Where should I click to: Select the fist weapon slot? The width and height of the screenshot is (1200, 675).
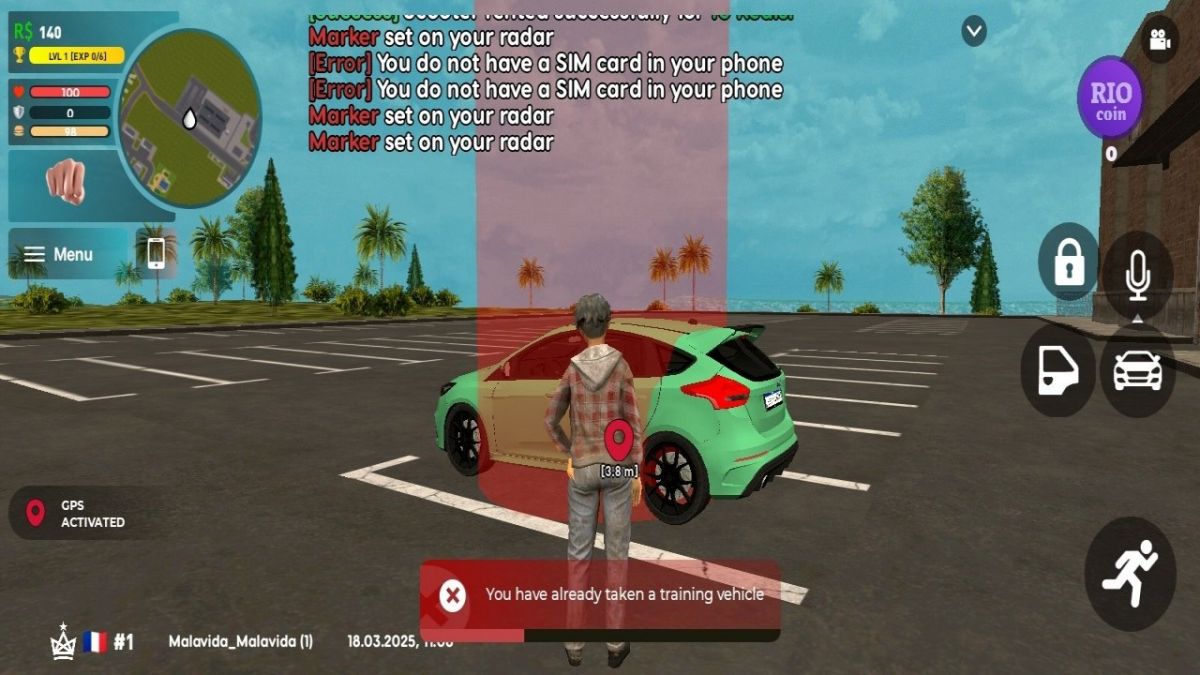click(66, 182)
